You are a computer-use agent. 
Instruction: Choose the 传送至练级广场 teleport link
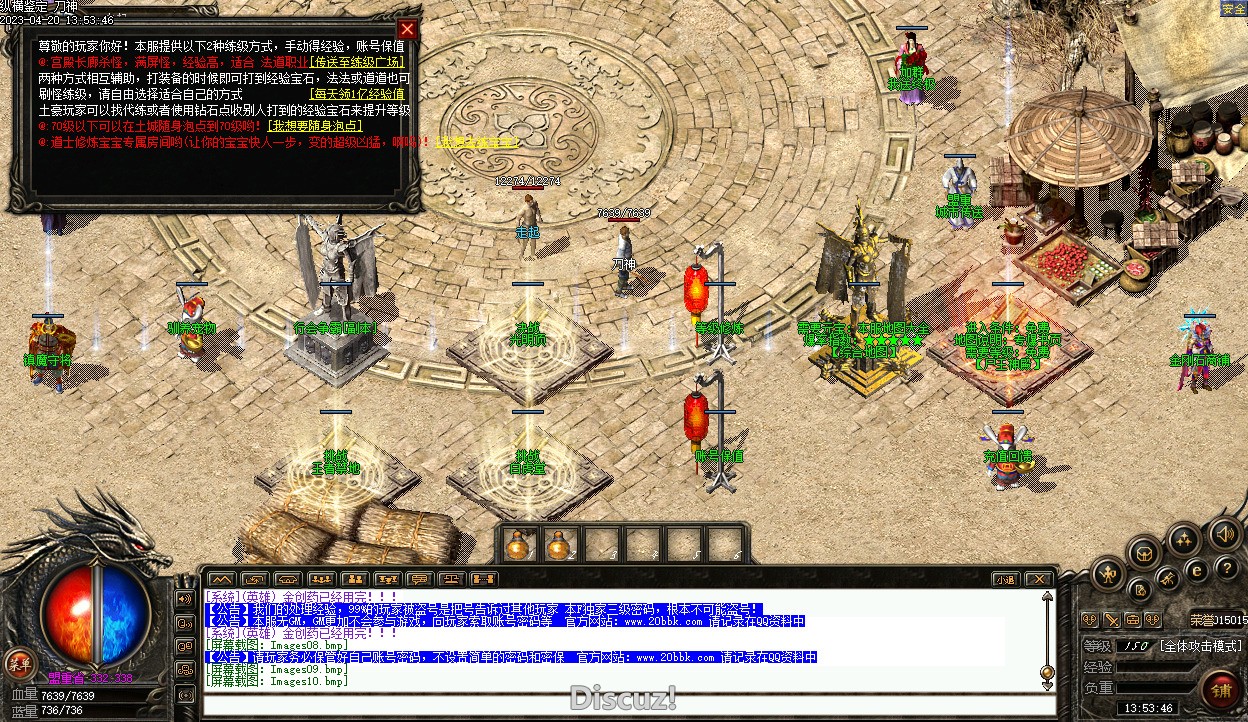click(359, 62)
